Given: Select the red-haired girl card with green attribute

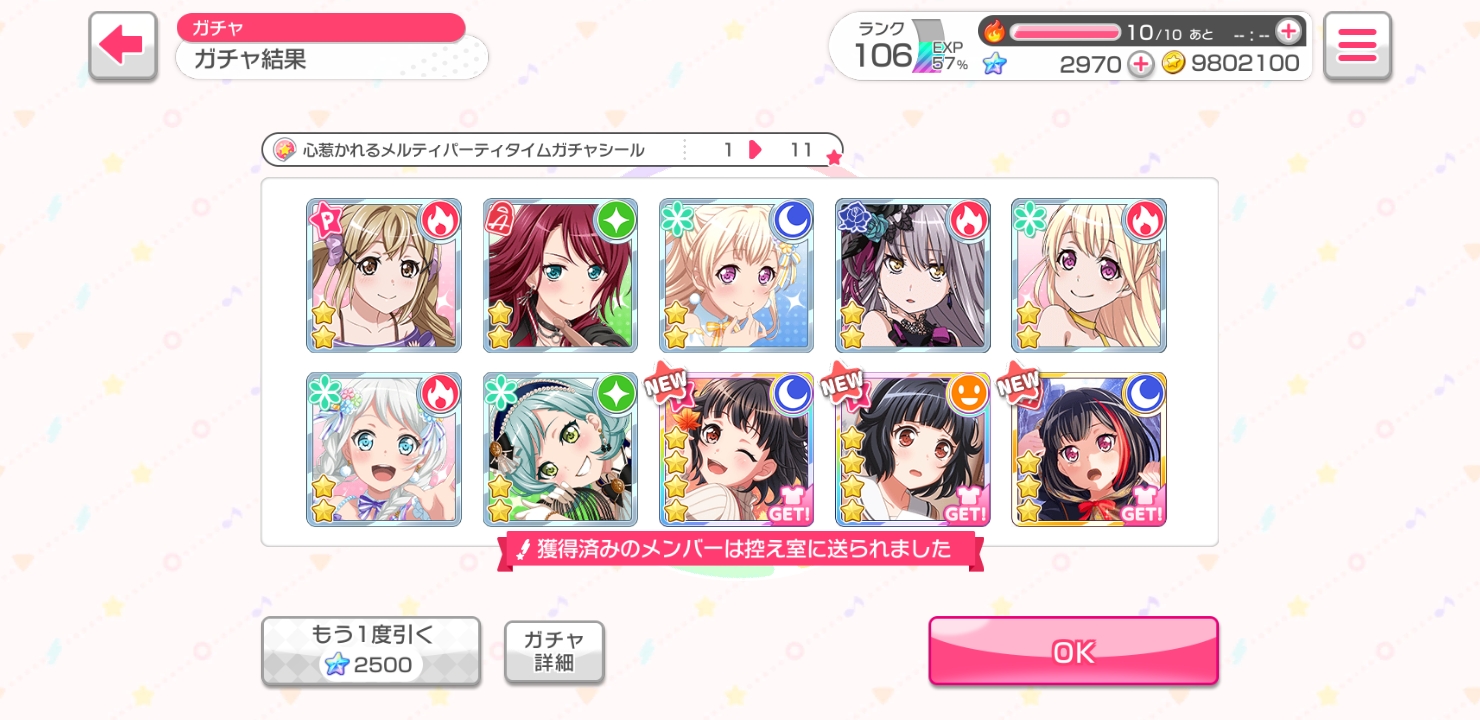Looking at the screenshot, I should point(560,275).
